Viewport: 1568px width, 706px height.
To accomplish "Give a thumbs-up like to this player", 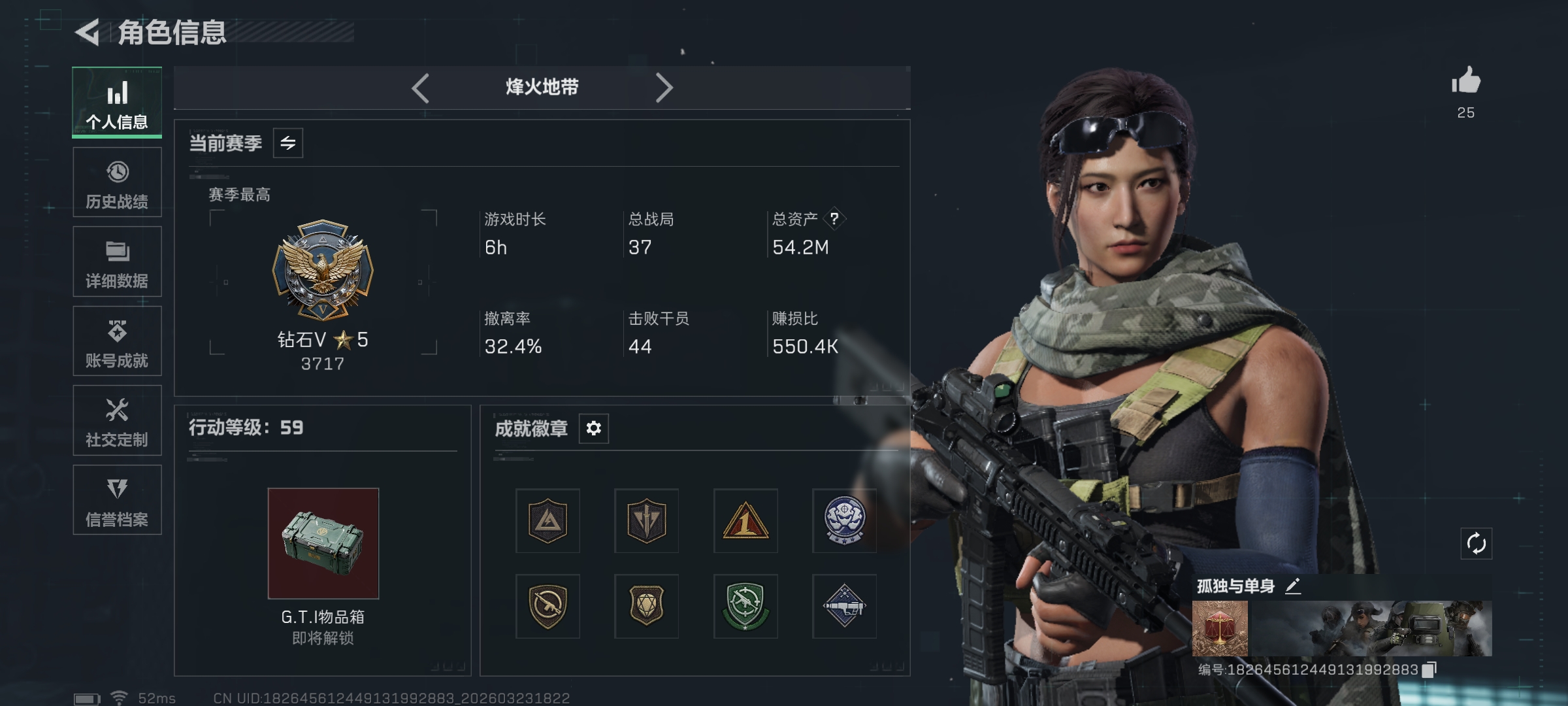I will tap(1465, 82).
